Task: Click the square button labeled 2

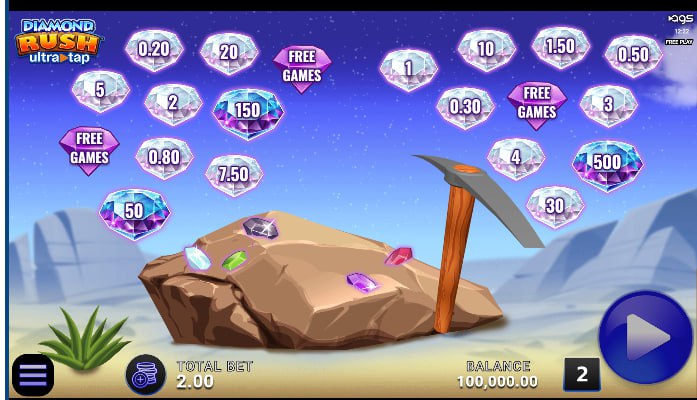Action: point(582,375)
